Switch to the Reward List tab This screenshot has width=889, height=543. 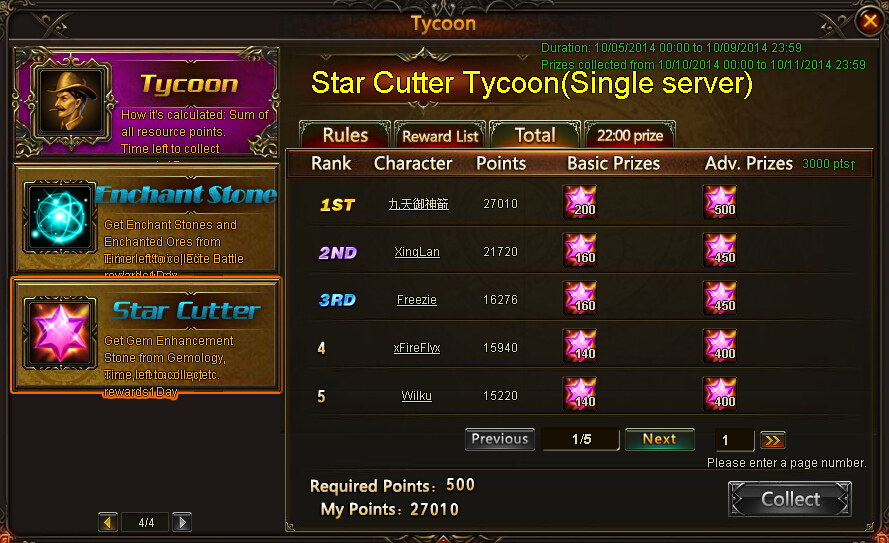point(440,136)
